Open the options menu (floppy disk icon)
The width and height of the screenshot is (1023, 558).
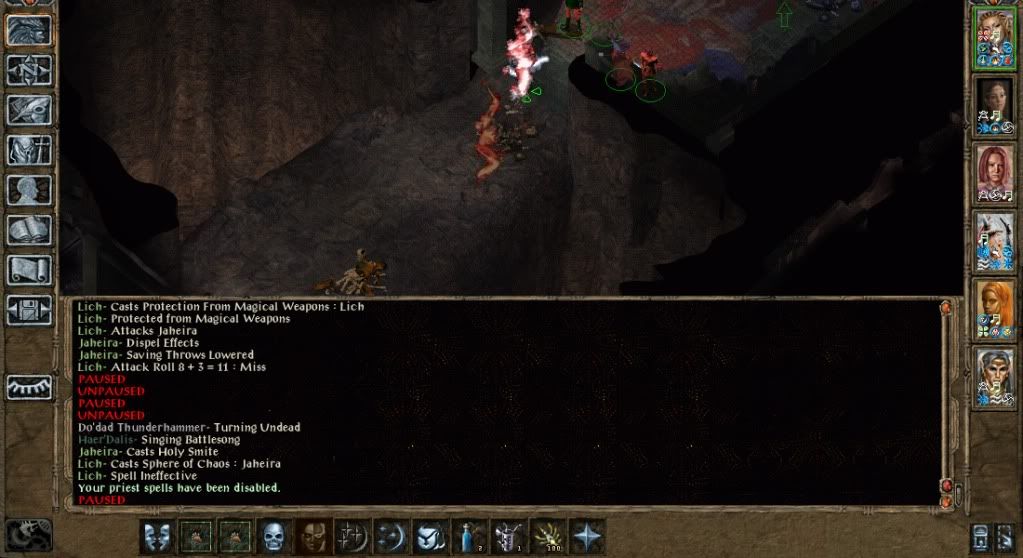29,309
